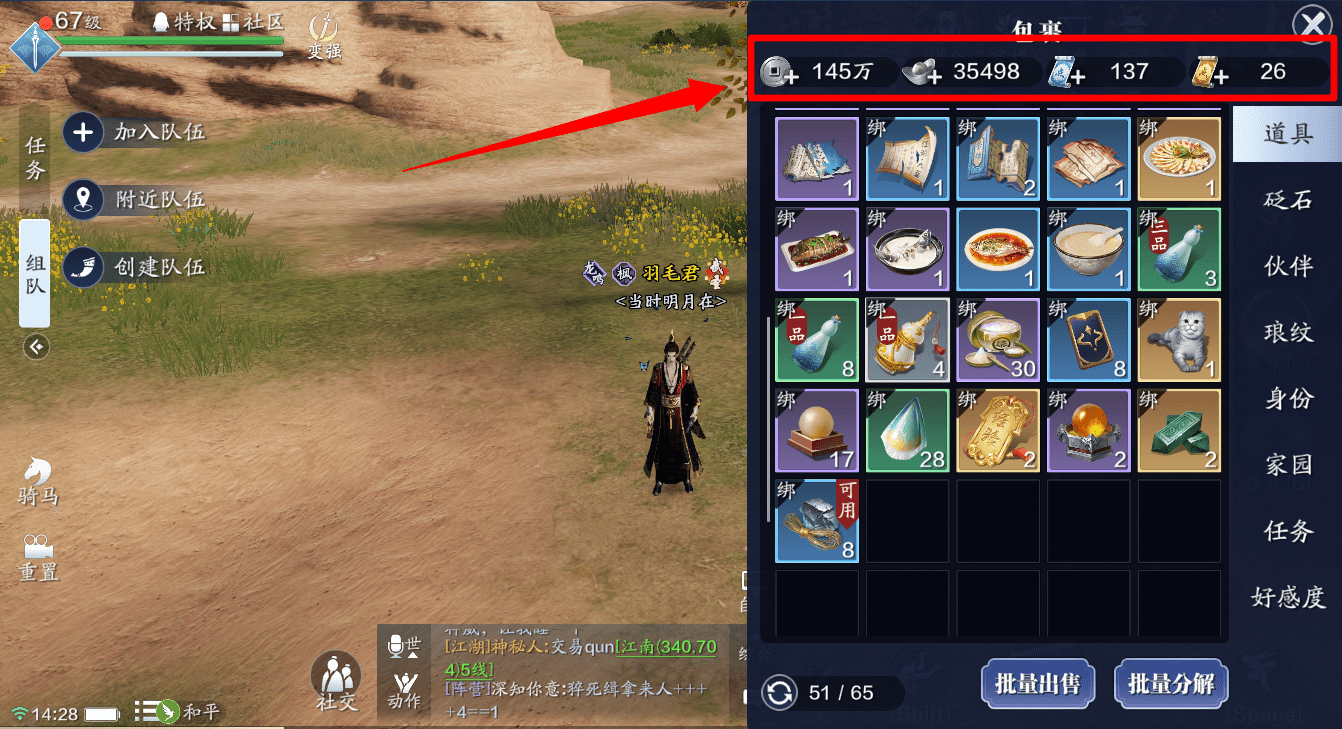
Task: Click the blue card item slot
Action: (1088, 340)
